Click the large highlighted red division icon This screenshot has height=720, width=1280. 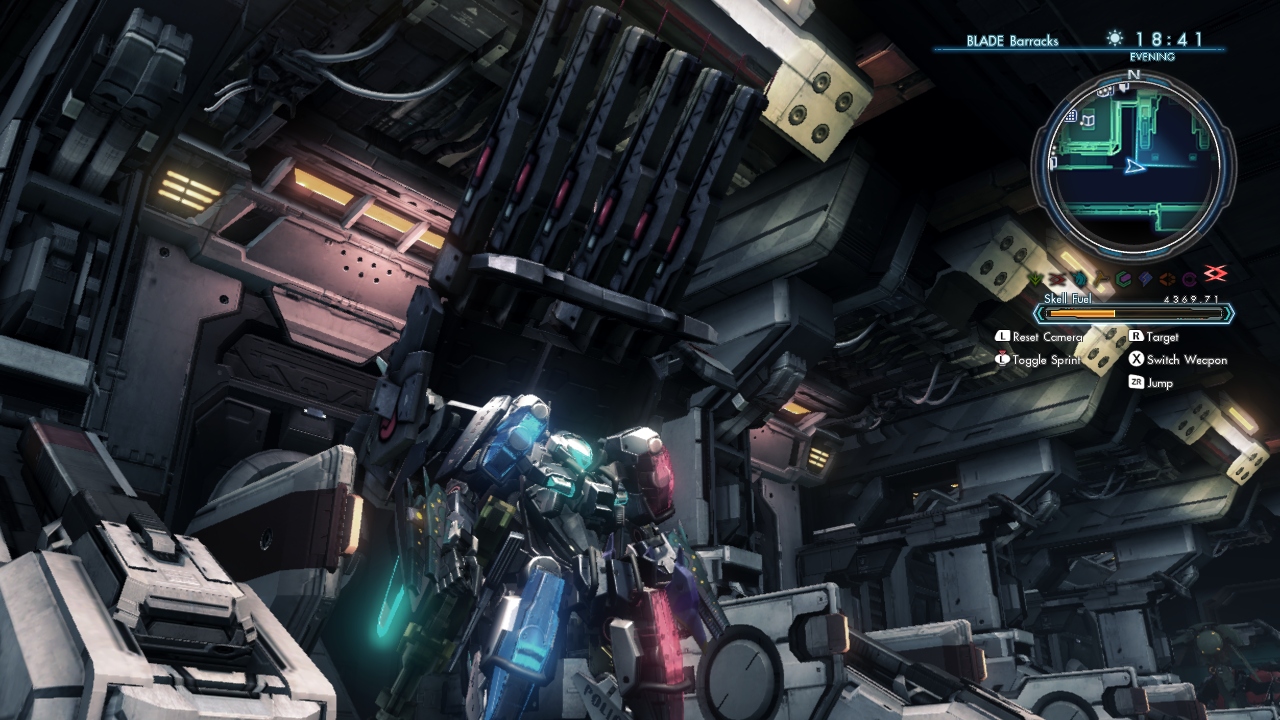point(1216,275)
